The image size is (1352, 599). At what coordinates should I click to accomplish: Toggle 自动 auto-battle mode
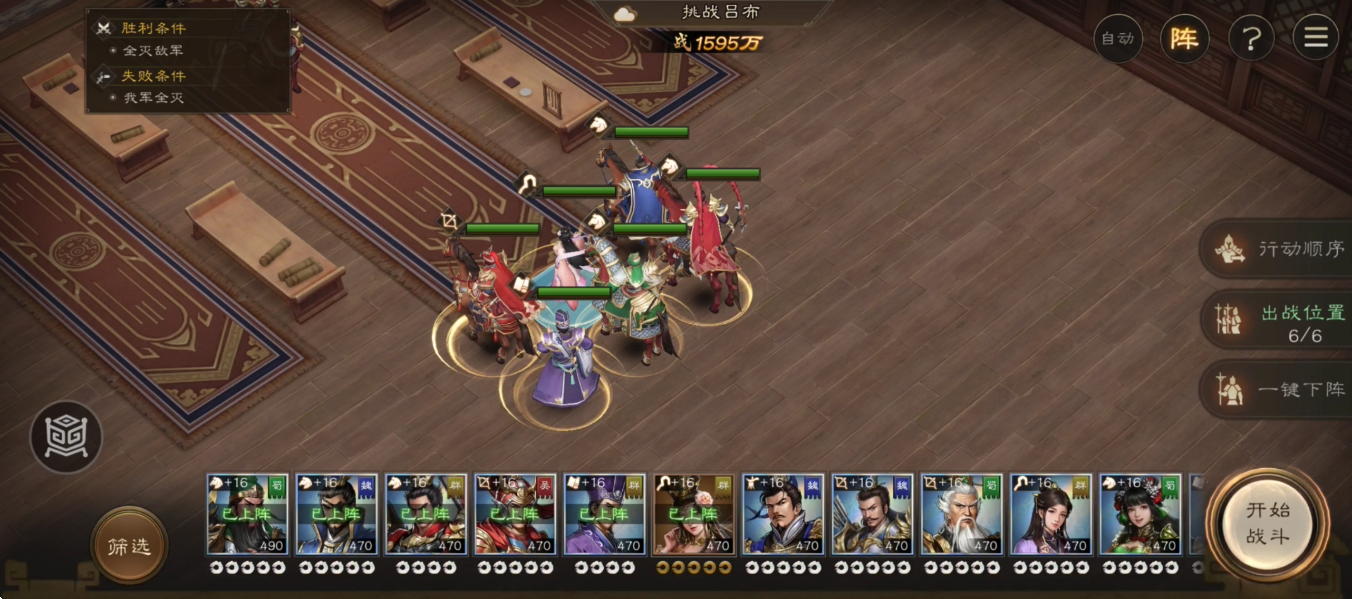[1117, 39]
